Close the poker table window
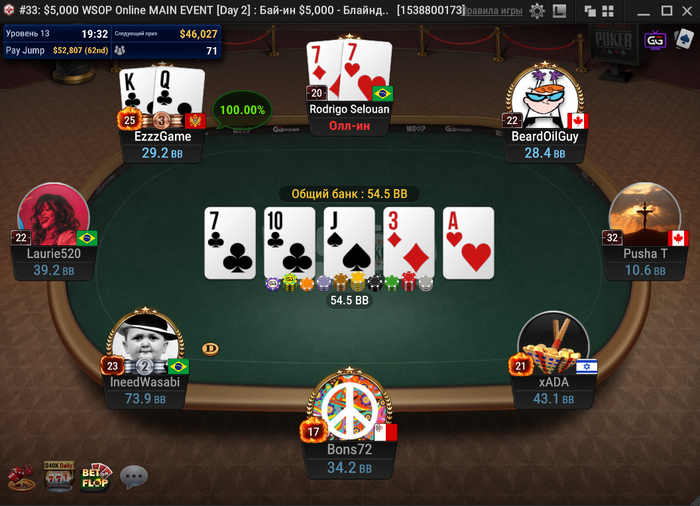The height and width of the screenshot is (506, 700). coord(688,11)
